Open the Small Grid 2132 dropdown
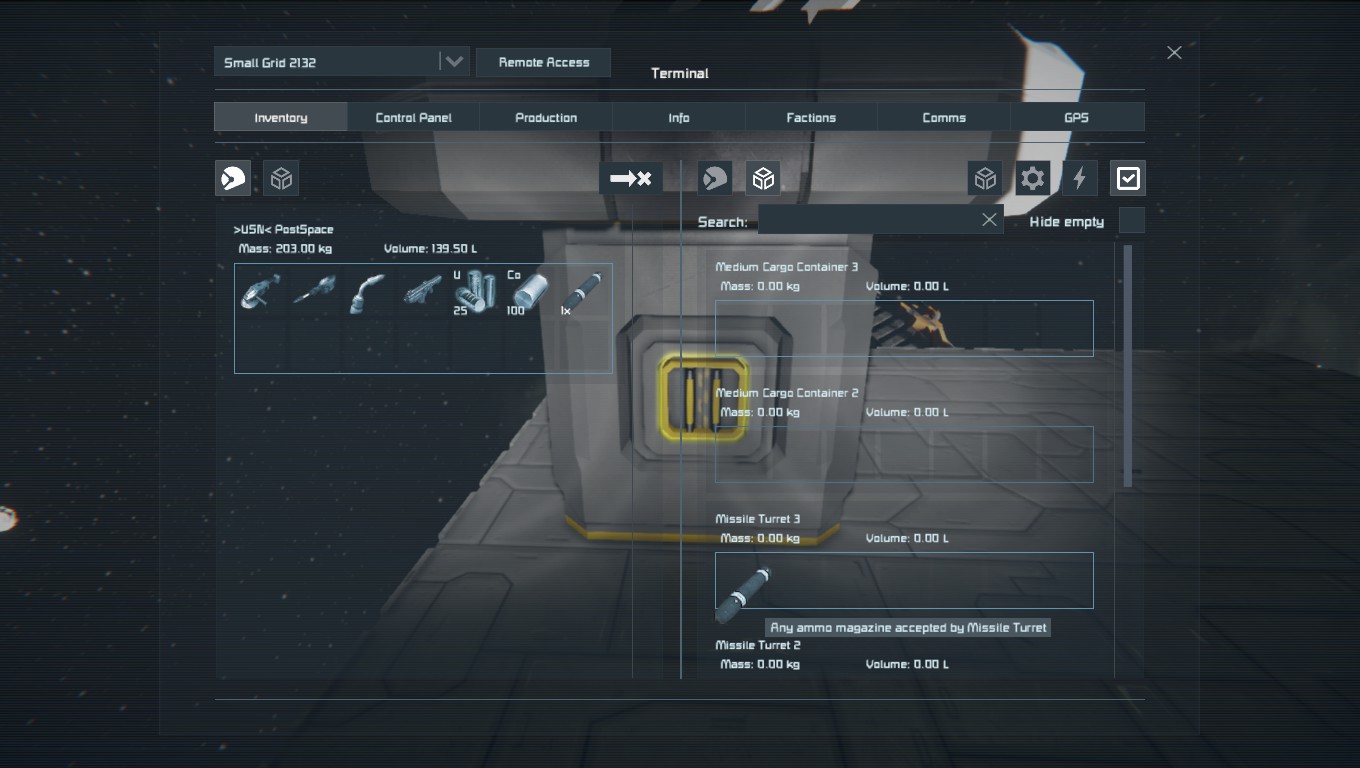Viewport: 1360px width, 768px height. coord(453,62)
